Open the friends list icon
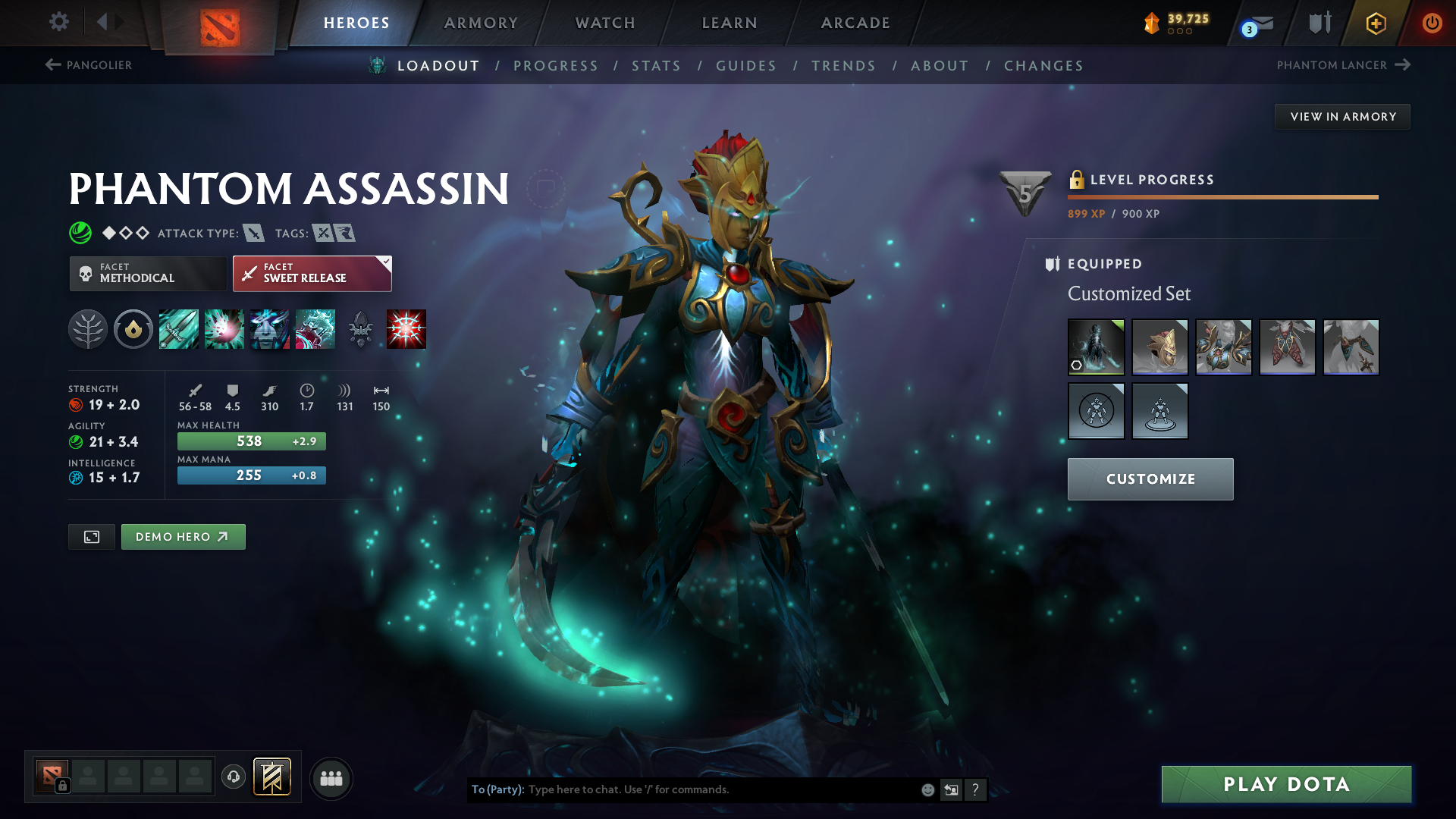The width and height of the screenshot is (1456, 819). (331, 777)
